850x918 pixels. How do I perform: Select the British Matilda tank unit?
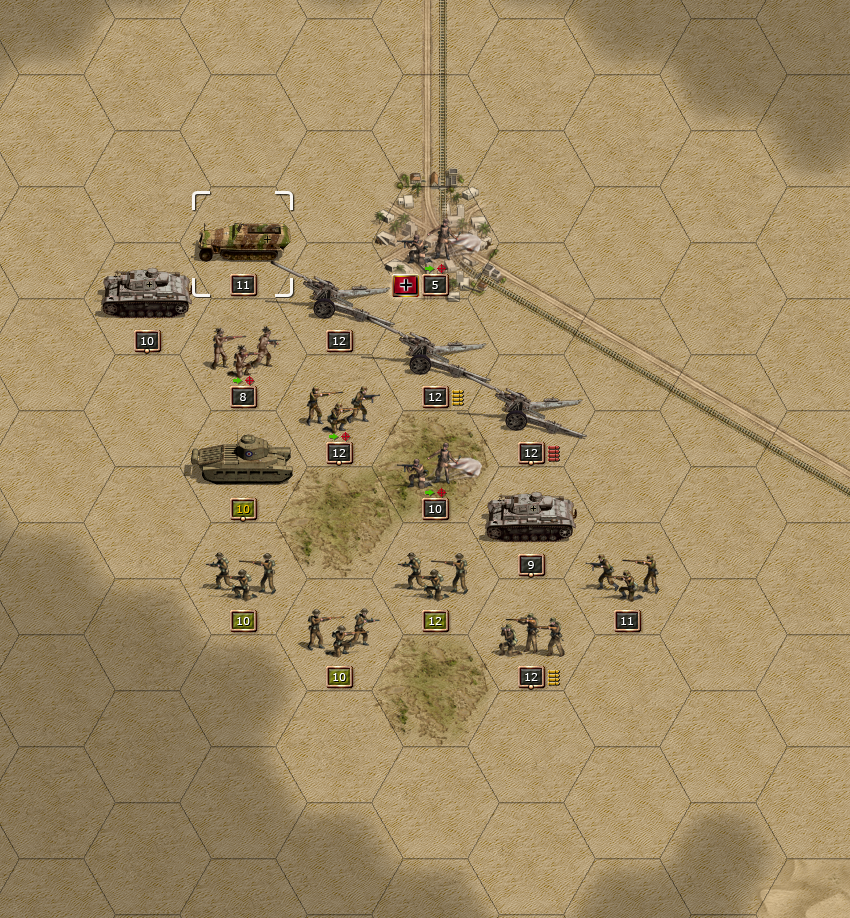coord(242,461)
